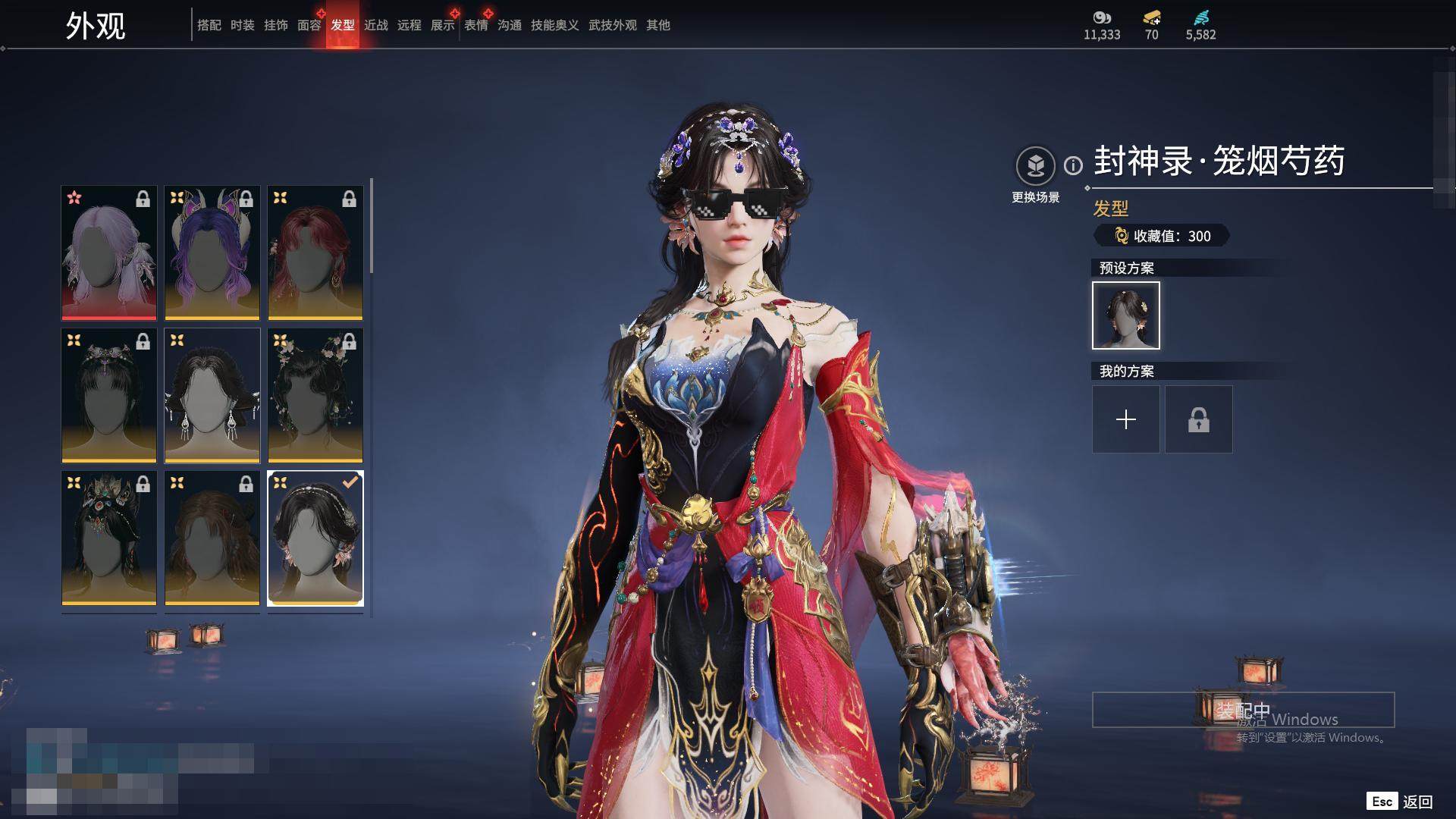Open the 时装 outfit tab
Image resolution: width=1456 pixels, height=819 pixels.
(x=242, y=25)
